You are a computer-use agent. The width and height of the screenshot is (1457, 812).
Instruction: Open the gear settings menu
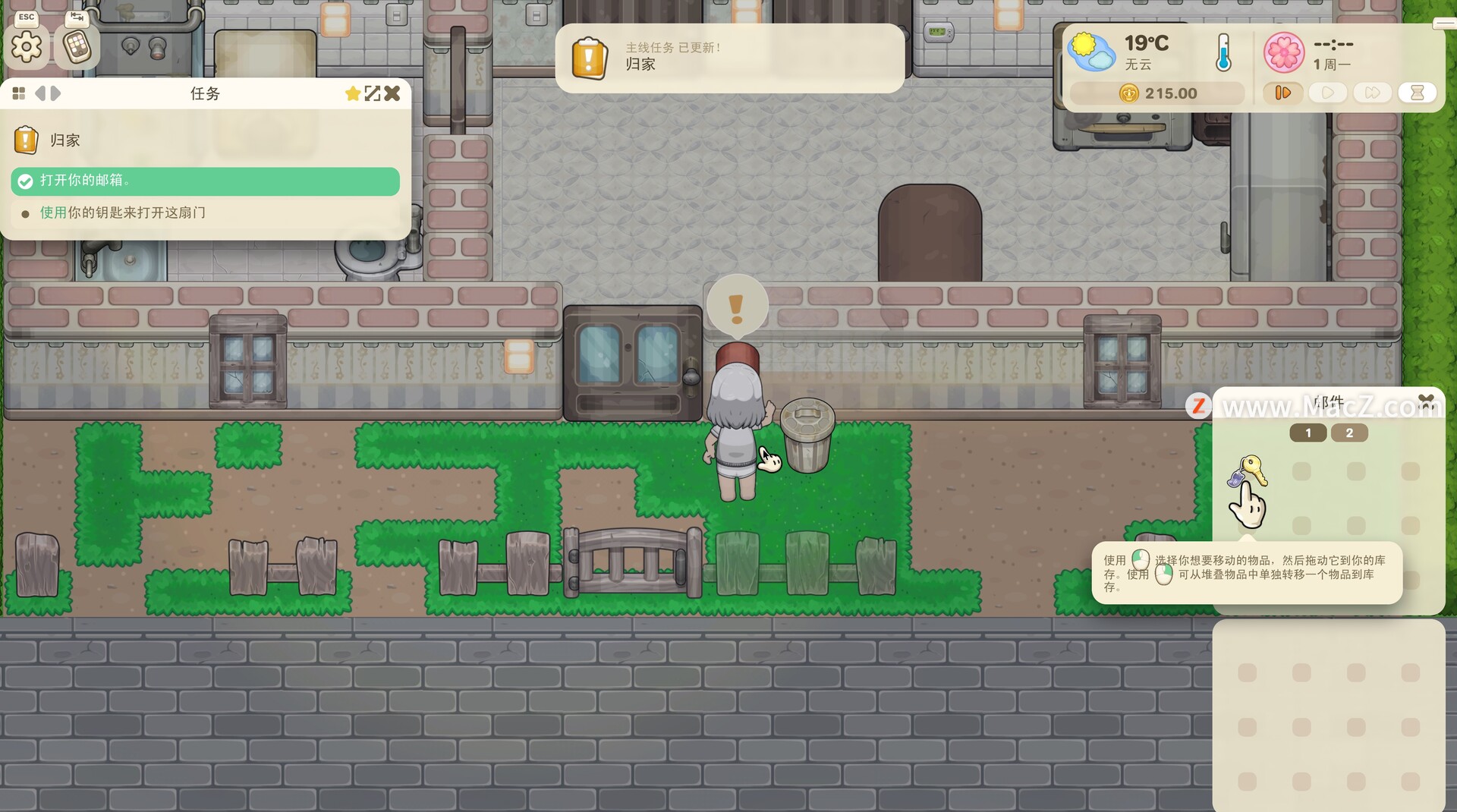27,48
